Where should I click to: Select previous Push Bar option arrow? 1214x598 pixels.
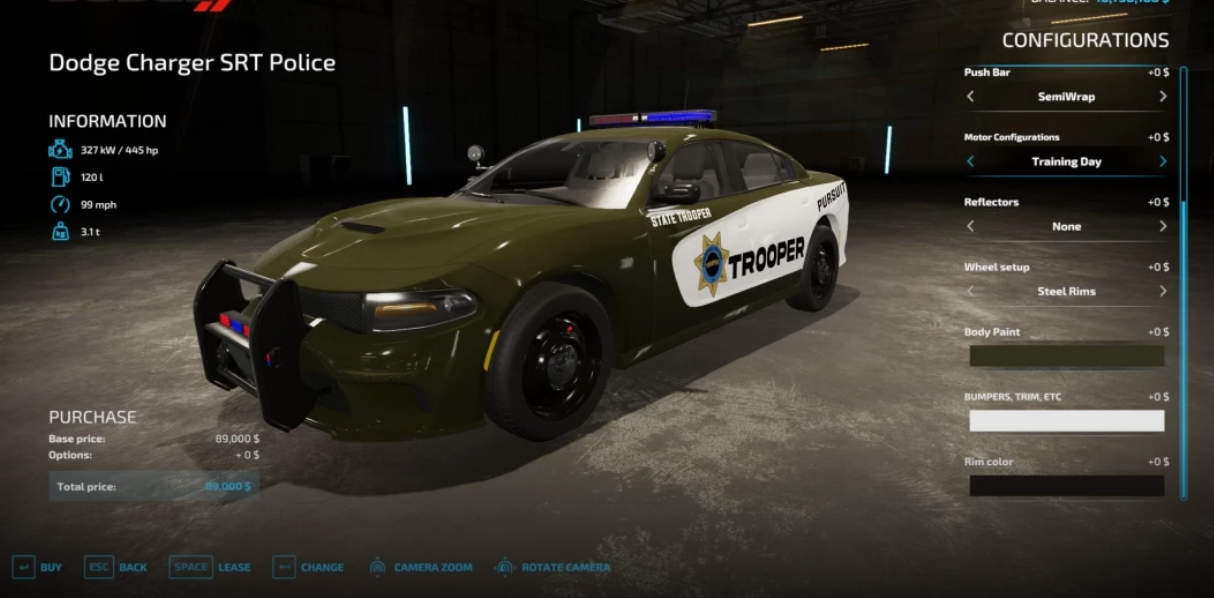[x=970, y=97]
